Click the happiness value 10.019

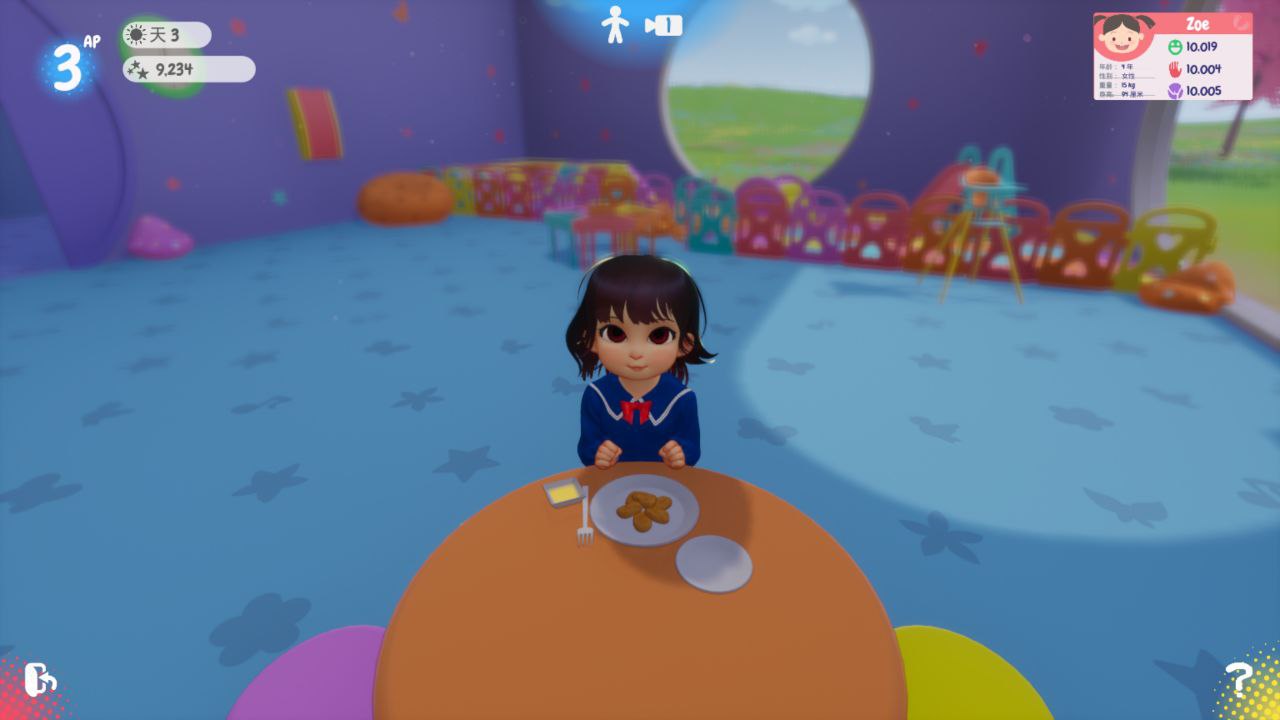coord(1202,47)
